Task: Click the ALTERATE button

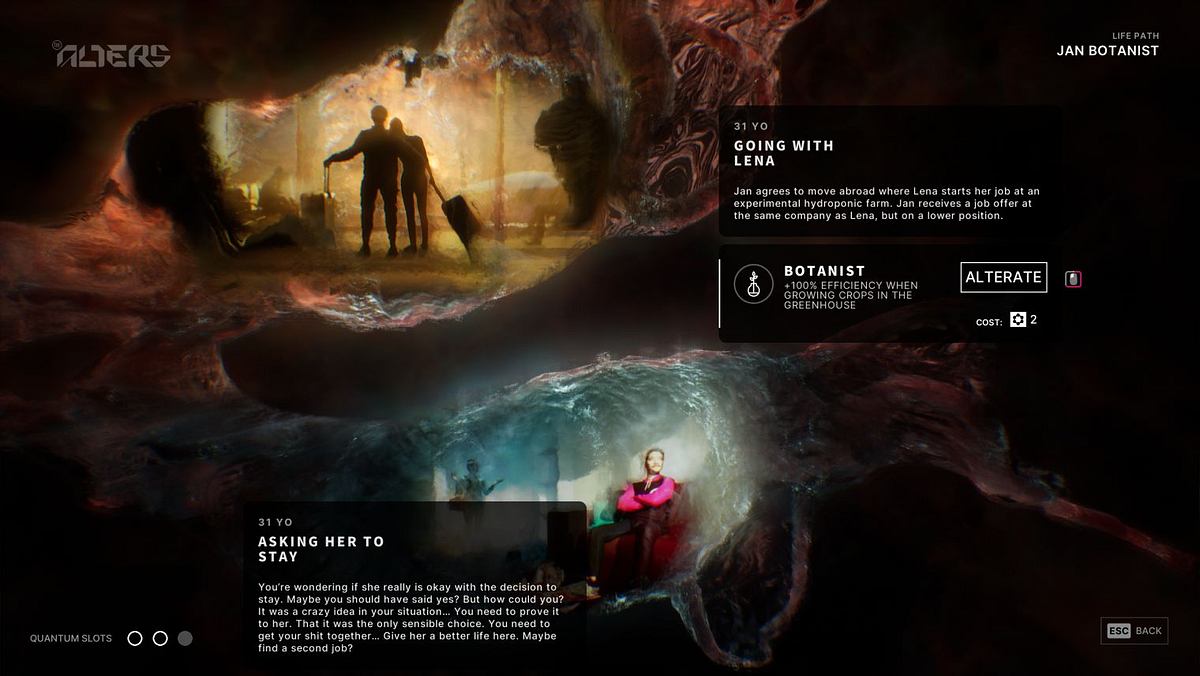Action: (x=1003, y=277)
